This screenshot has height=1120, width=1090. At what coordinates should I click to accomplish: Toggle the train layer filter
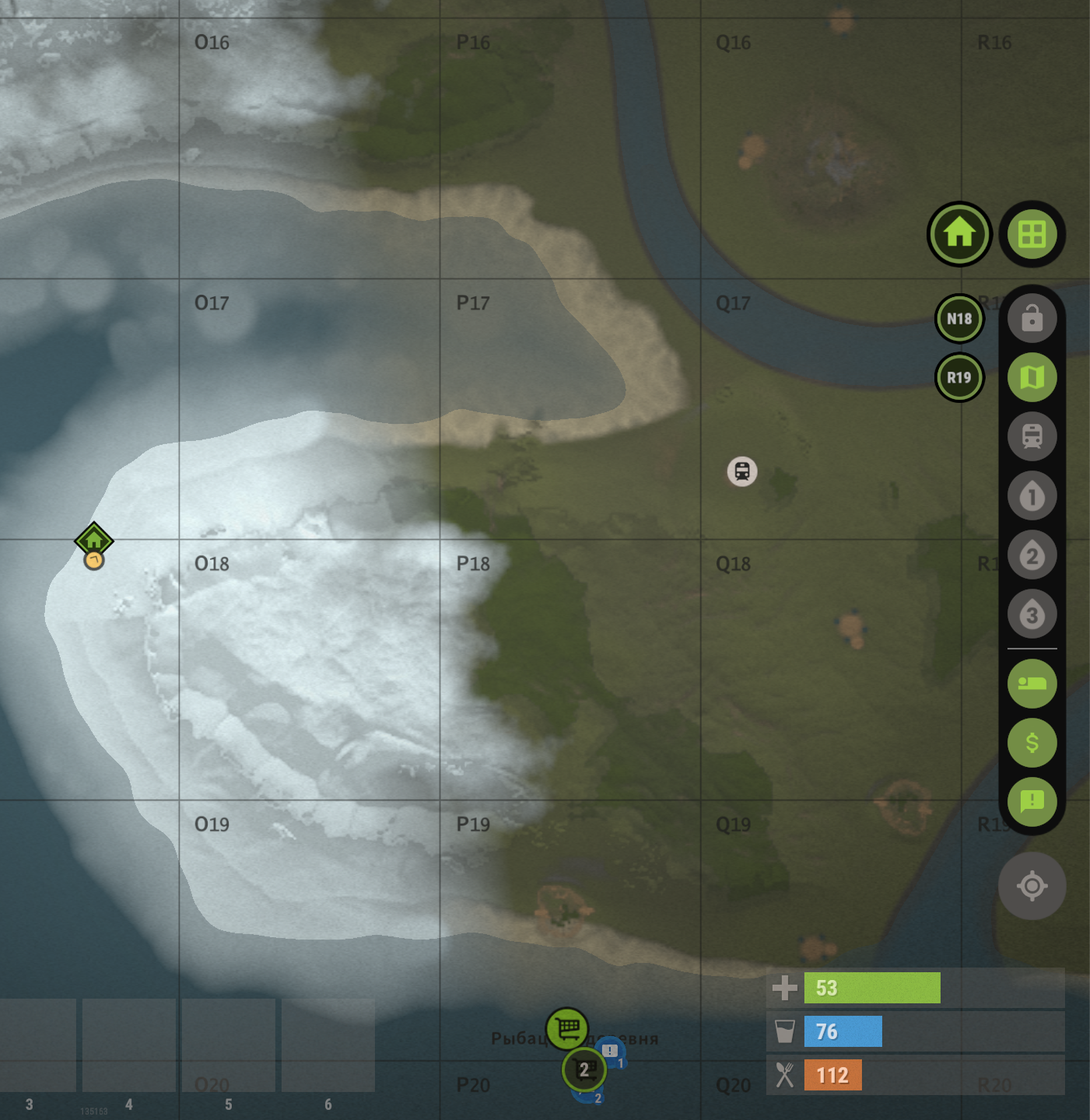(1032, 436)
